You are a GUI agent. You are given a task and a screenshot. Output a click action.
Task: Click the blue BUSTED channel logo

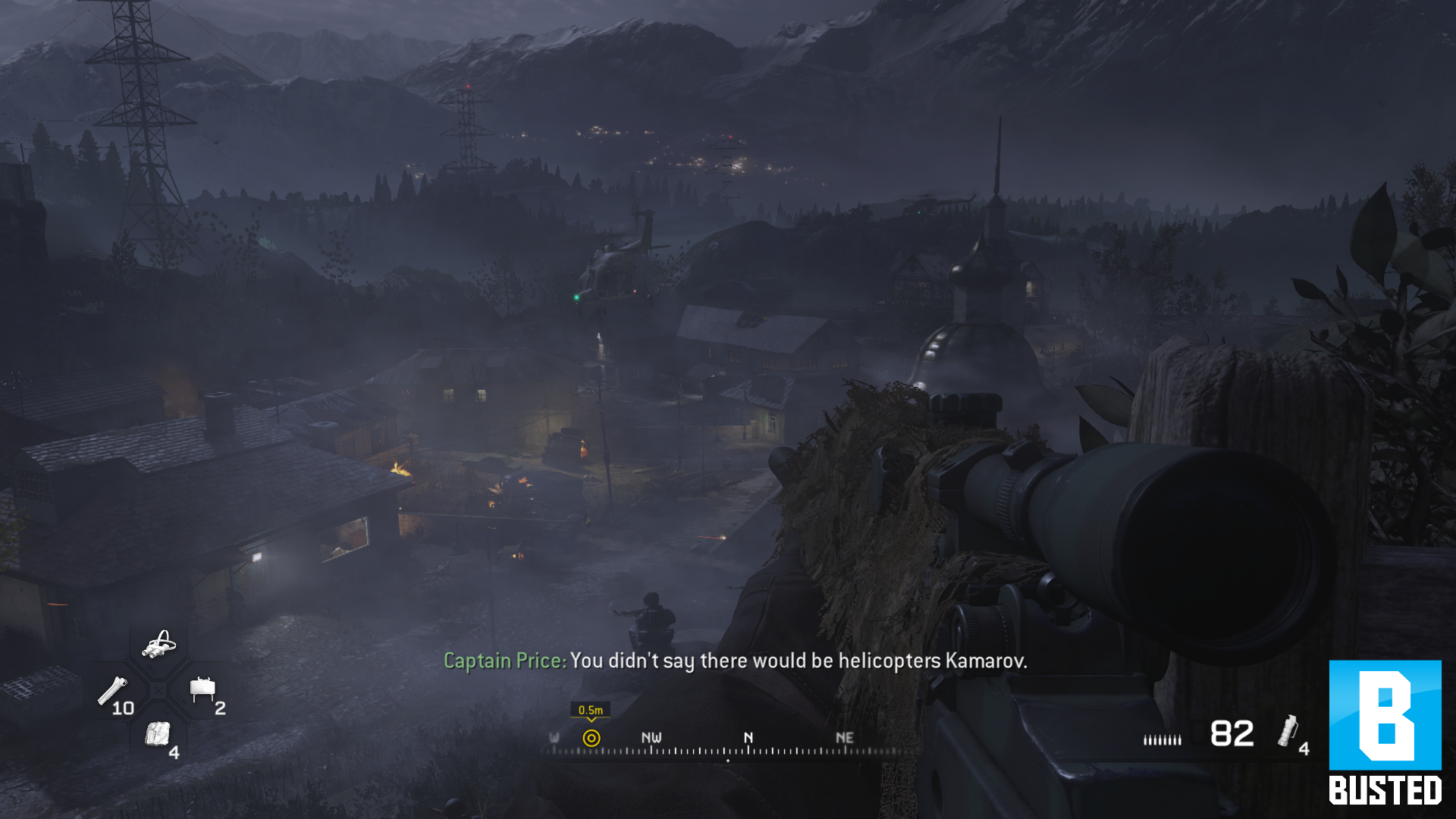[1385, 732]
